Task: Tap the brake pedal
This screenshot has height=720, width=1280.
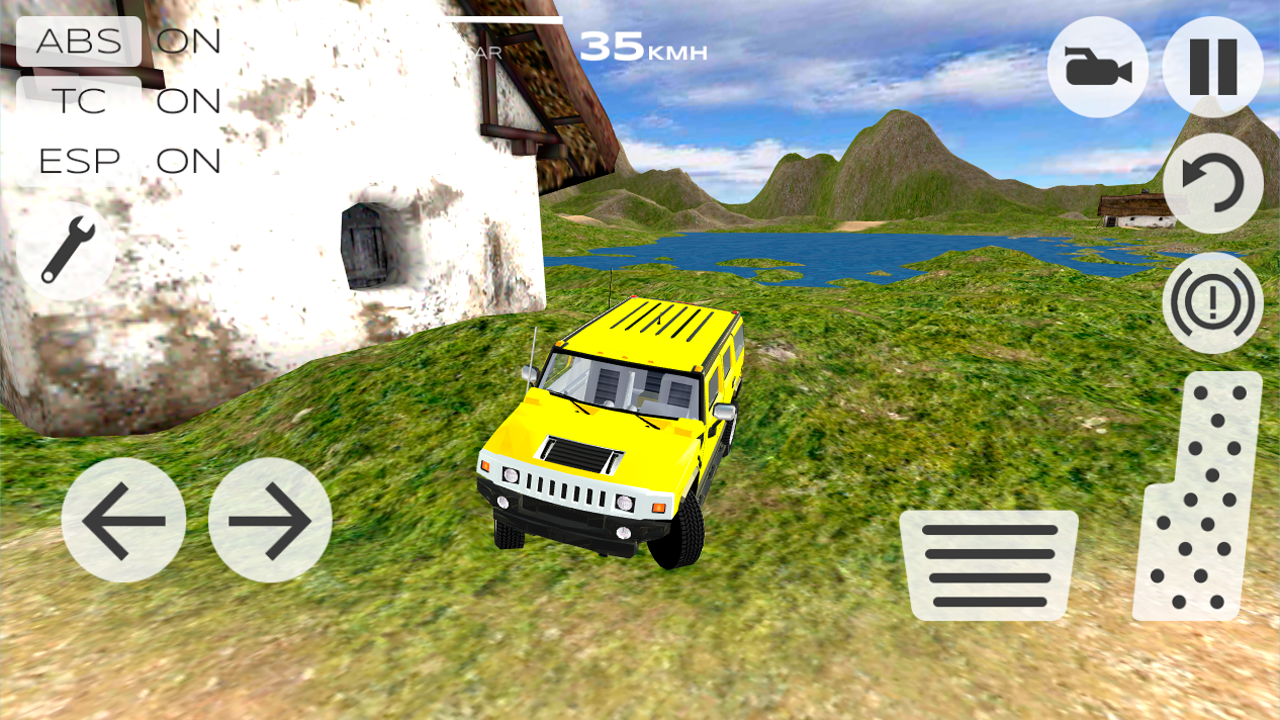Action: click(988, 565)
